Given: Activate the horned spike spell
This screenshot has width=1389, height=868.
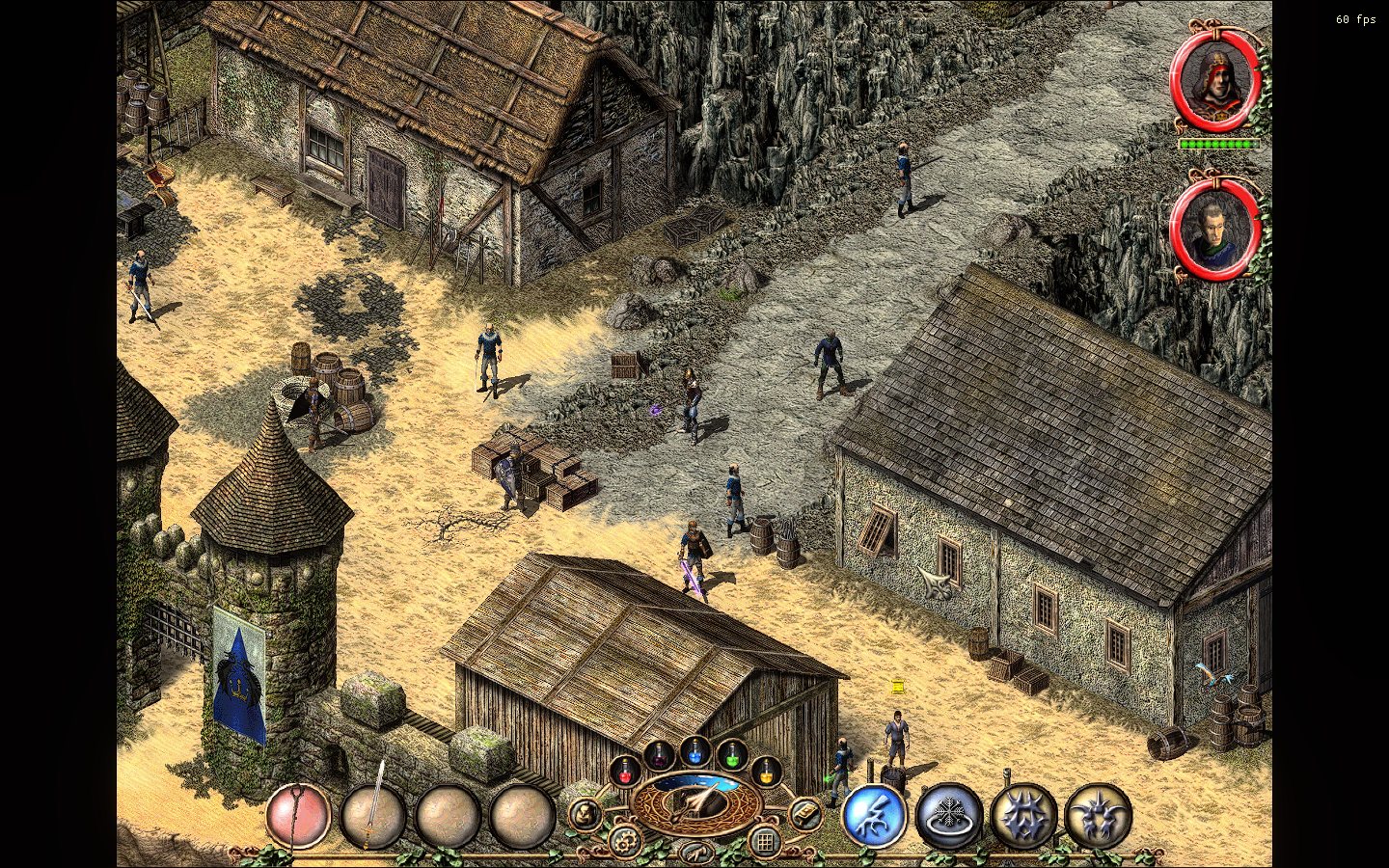Looking at the screenshot, I should (x=1098, y=816).
